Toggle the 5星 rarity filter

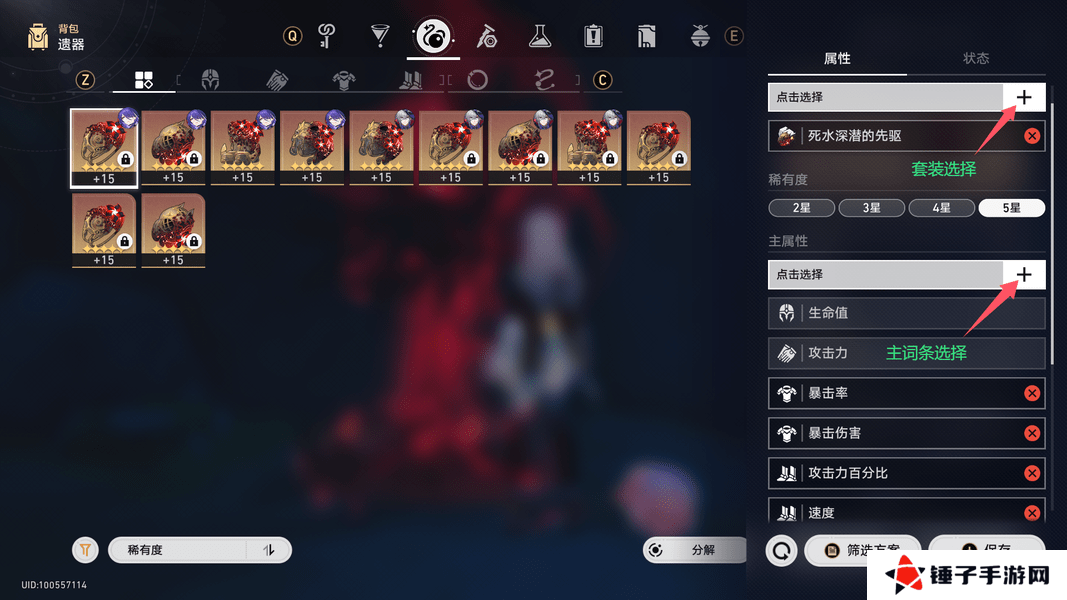pos(1011,208)
